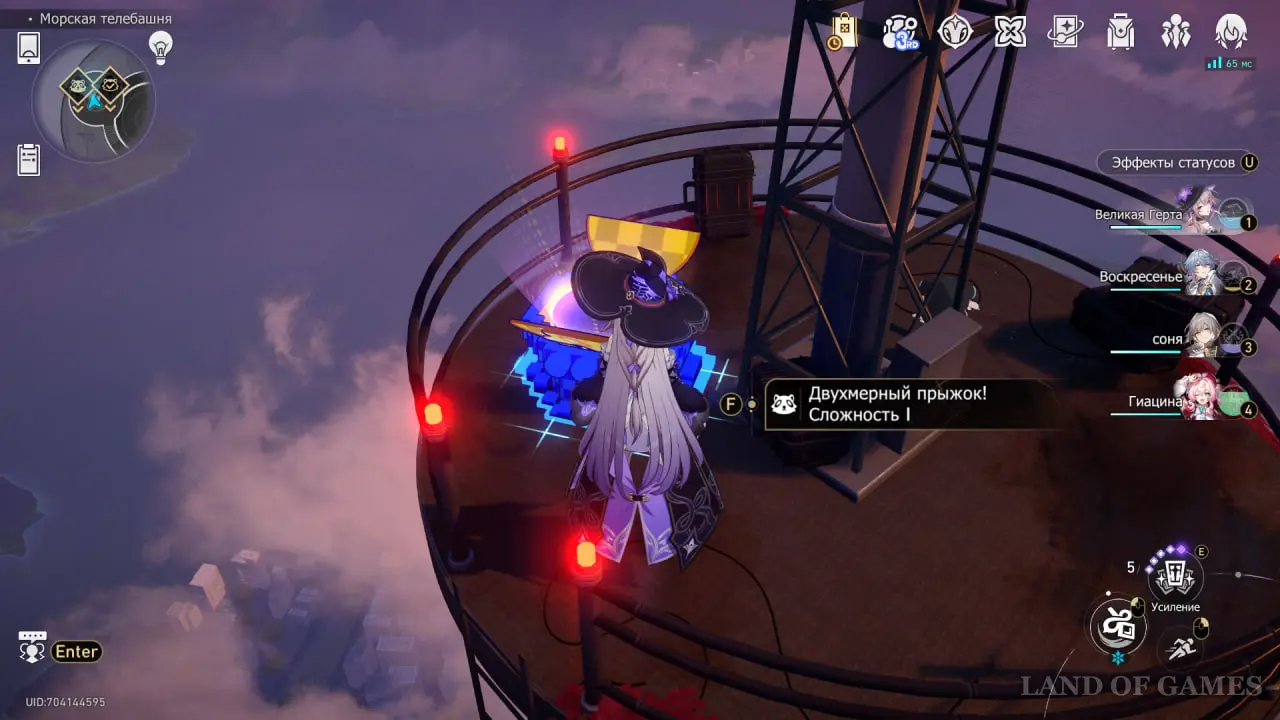The image size is (1280, 720).
Task: Activate the Усиление technique skill
Action: point(1175,576)
